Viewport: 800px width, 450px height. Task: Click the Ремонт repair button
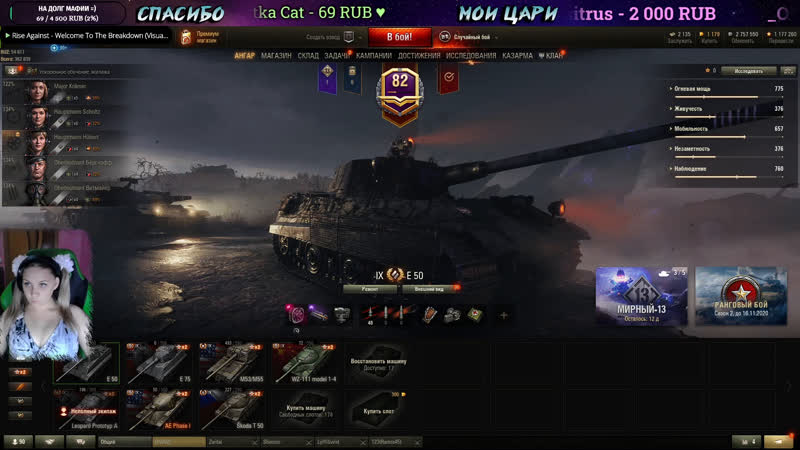[x=362, y=288]
